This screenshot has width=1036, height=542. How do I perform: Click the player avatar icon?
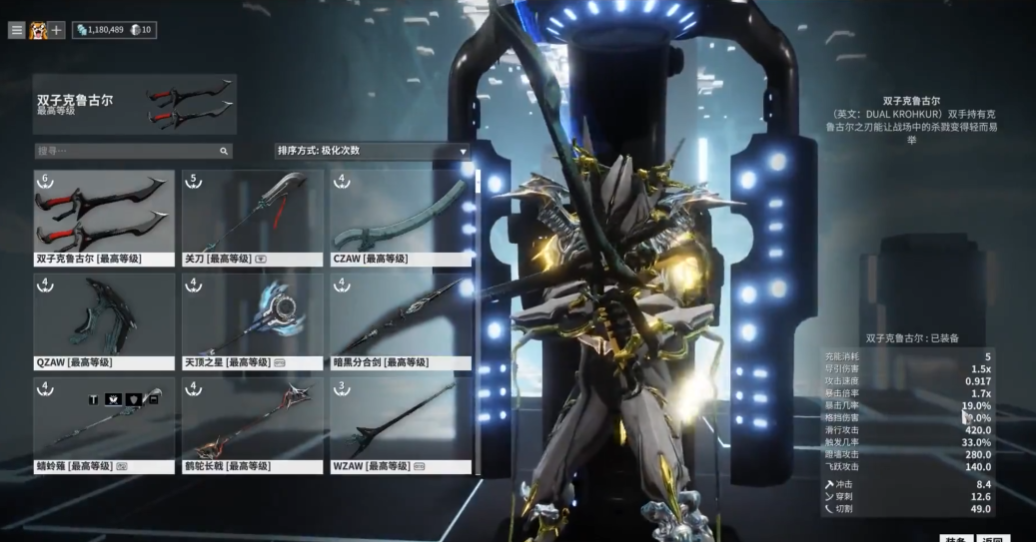[x=38, y=30]
